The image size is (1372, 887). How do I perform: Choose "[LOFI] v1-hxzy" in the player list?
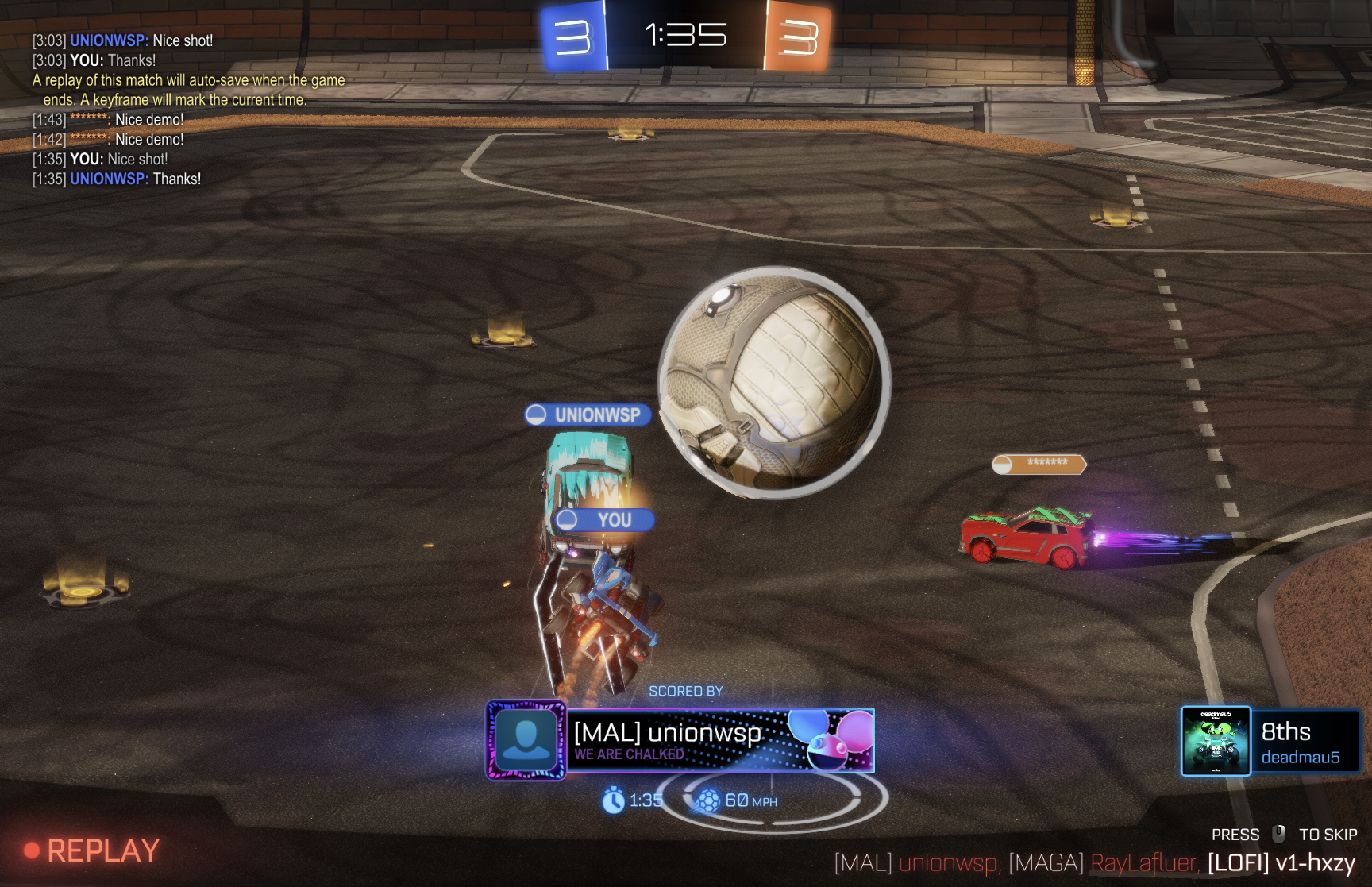click(x=1281, y=863)
